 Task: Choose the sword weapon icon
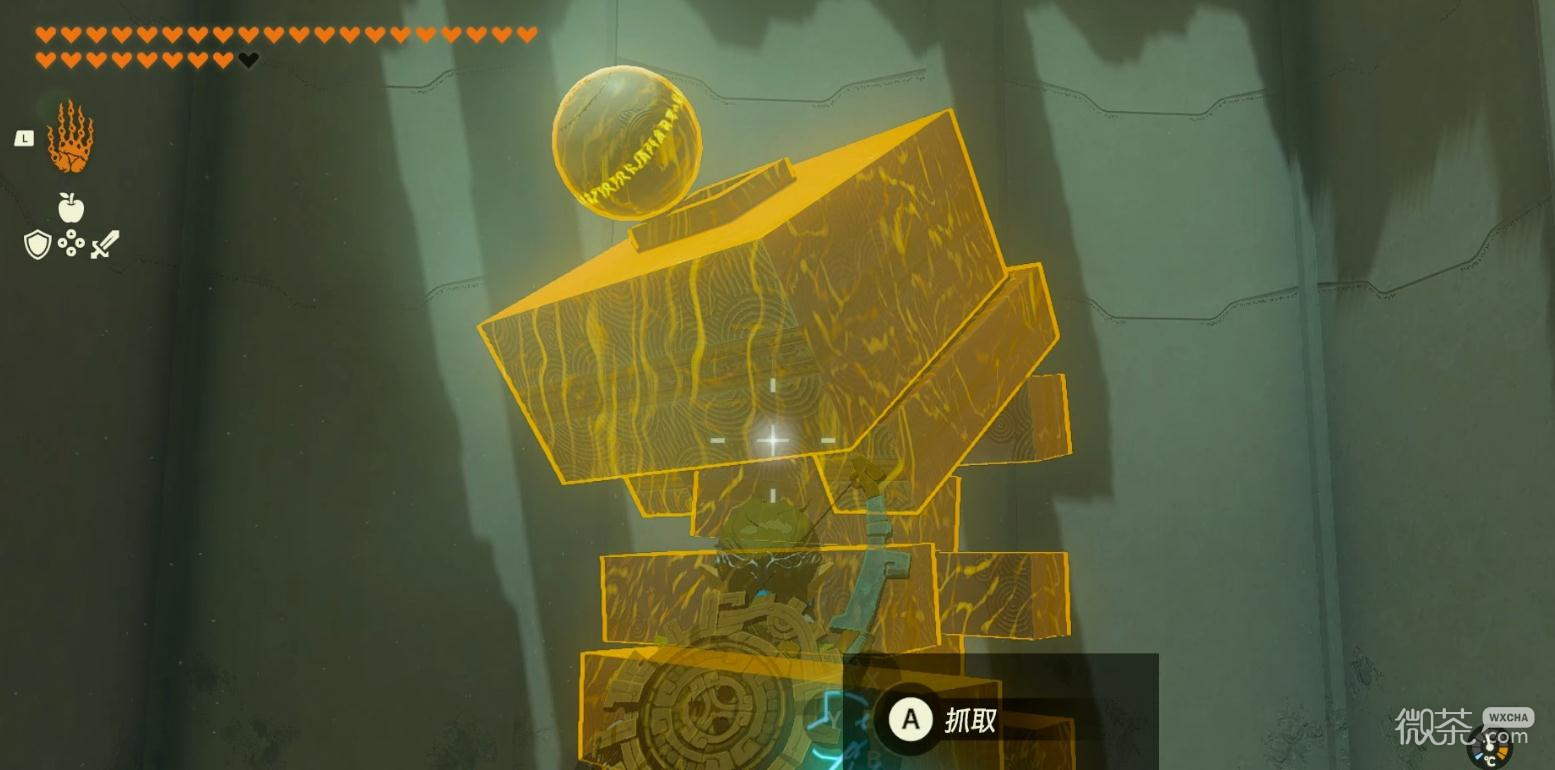pyautogui.click(x=105, y=244)
